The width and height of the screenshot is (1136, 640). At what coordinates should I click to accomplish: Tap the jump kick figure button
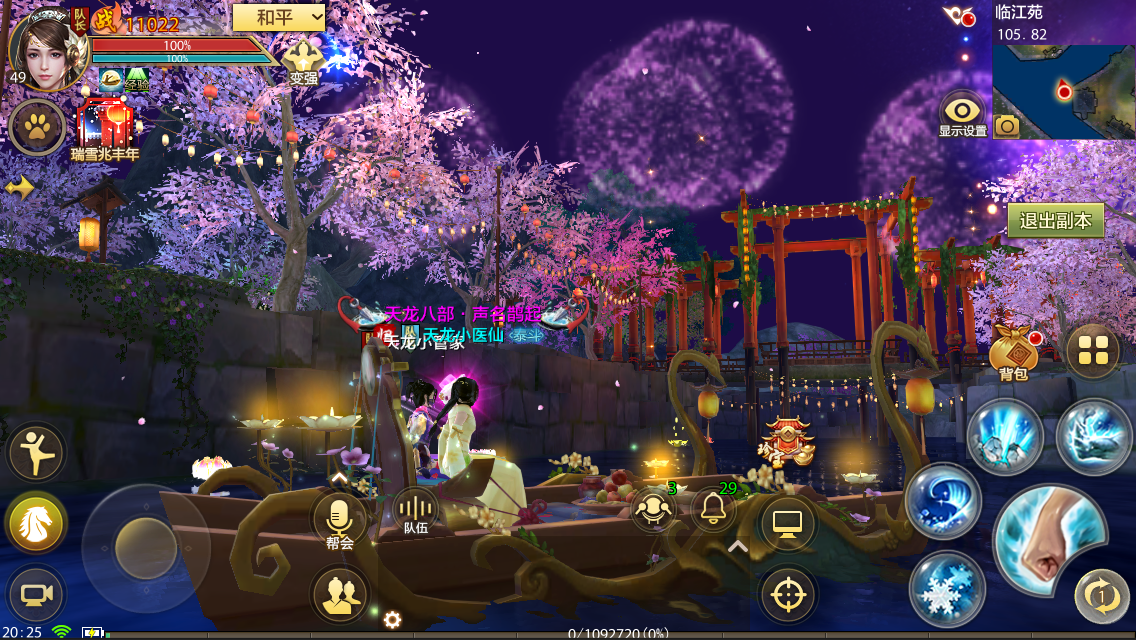36,453
